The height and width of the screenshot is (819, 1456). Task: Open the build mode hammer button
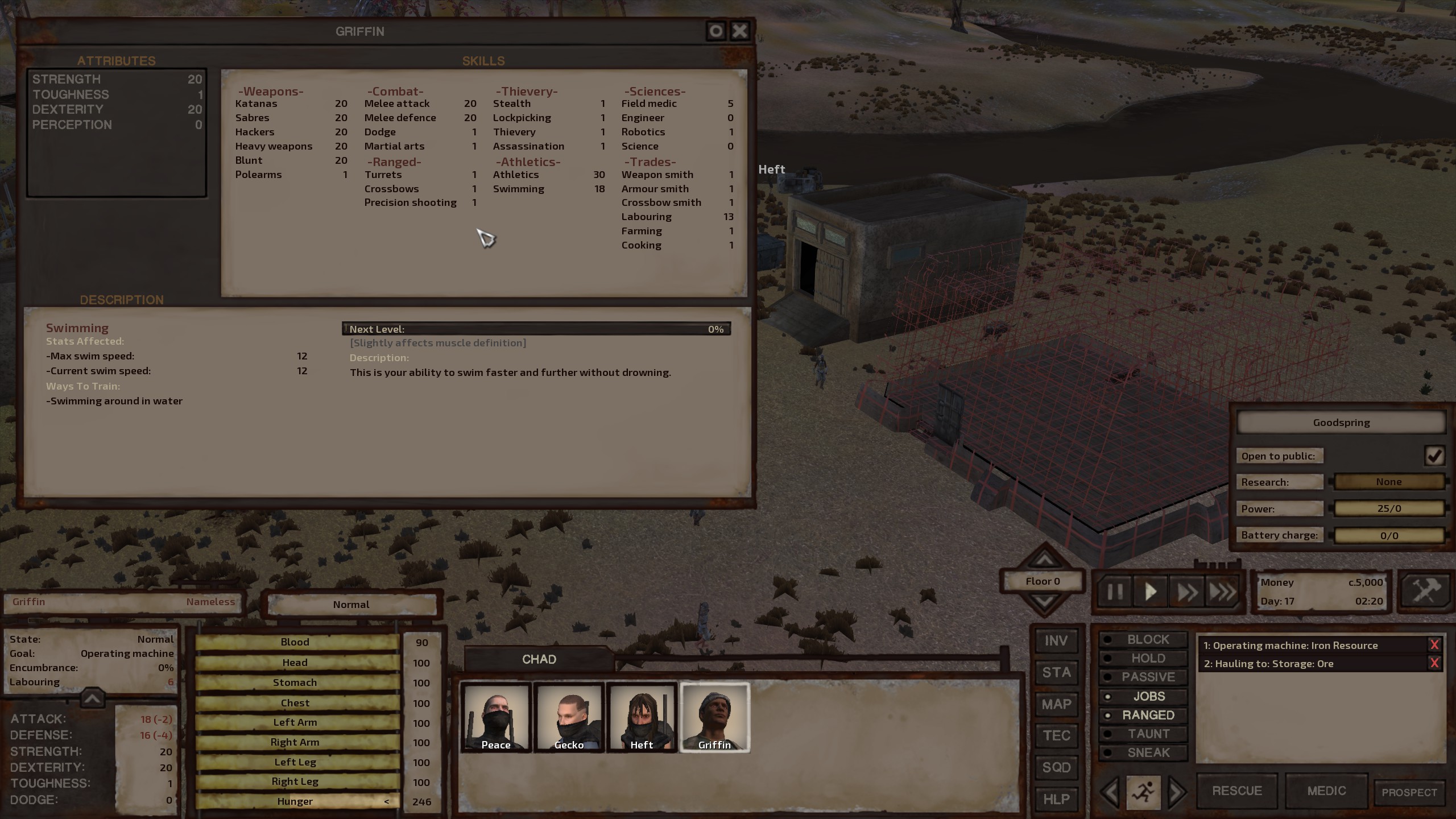(1425, 591)
